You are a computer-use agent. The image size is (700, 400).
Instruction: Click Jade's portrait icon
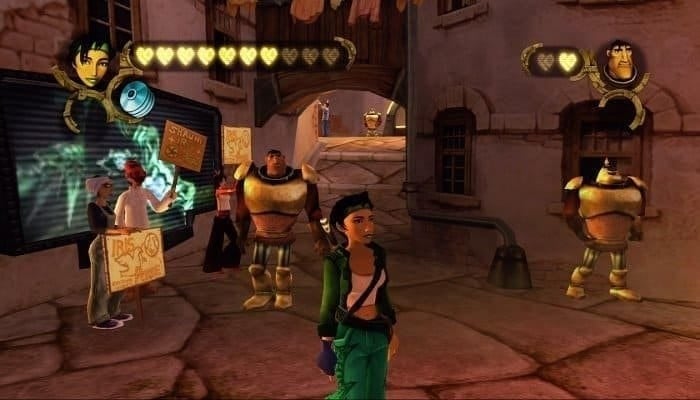(93, 63)
